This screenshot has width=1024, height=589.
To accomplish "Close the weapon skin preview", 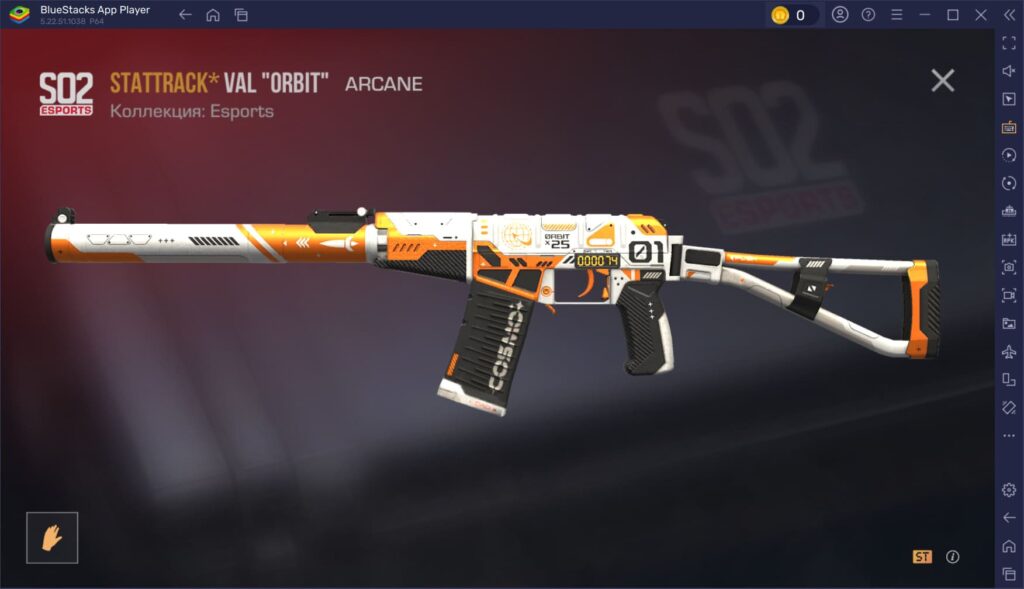I will [x=942, y=81].
